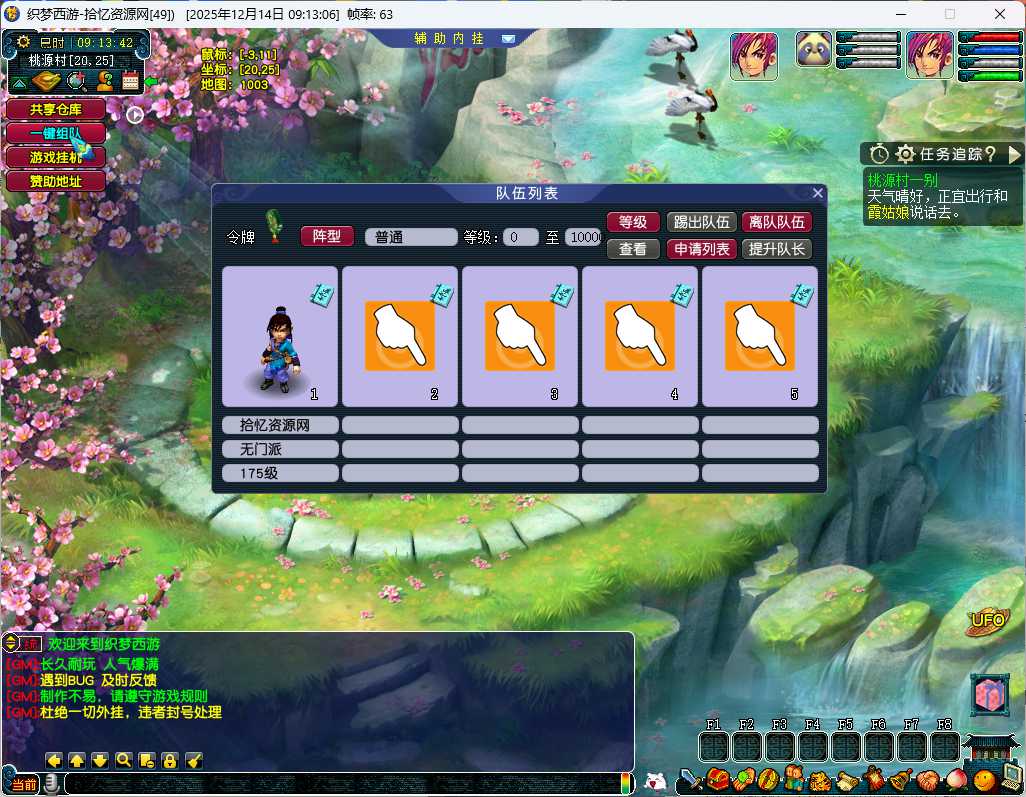
Task: Click the 踢出队伍 kick button
Action: (x=700, y=223)
